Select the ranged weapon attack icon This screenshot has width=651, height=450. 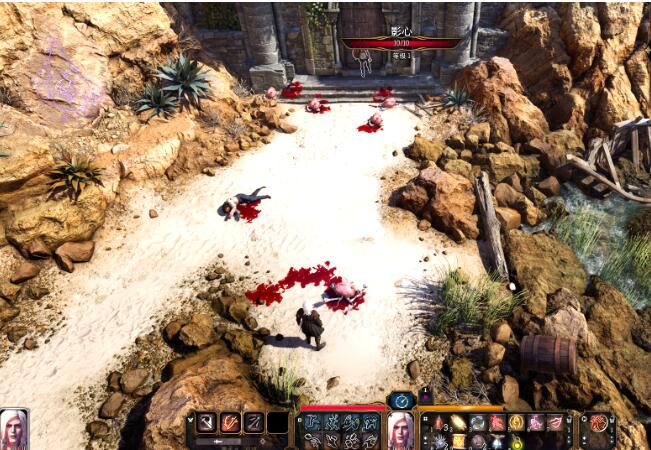pyautogui.click(x=254, y=422)
